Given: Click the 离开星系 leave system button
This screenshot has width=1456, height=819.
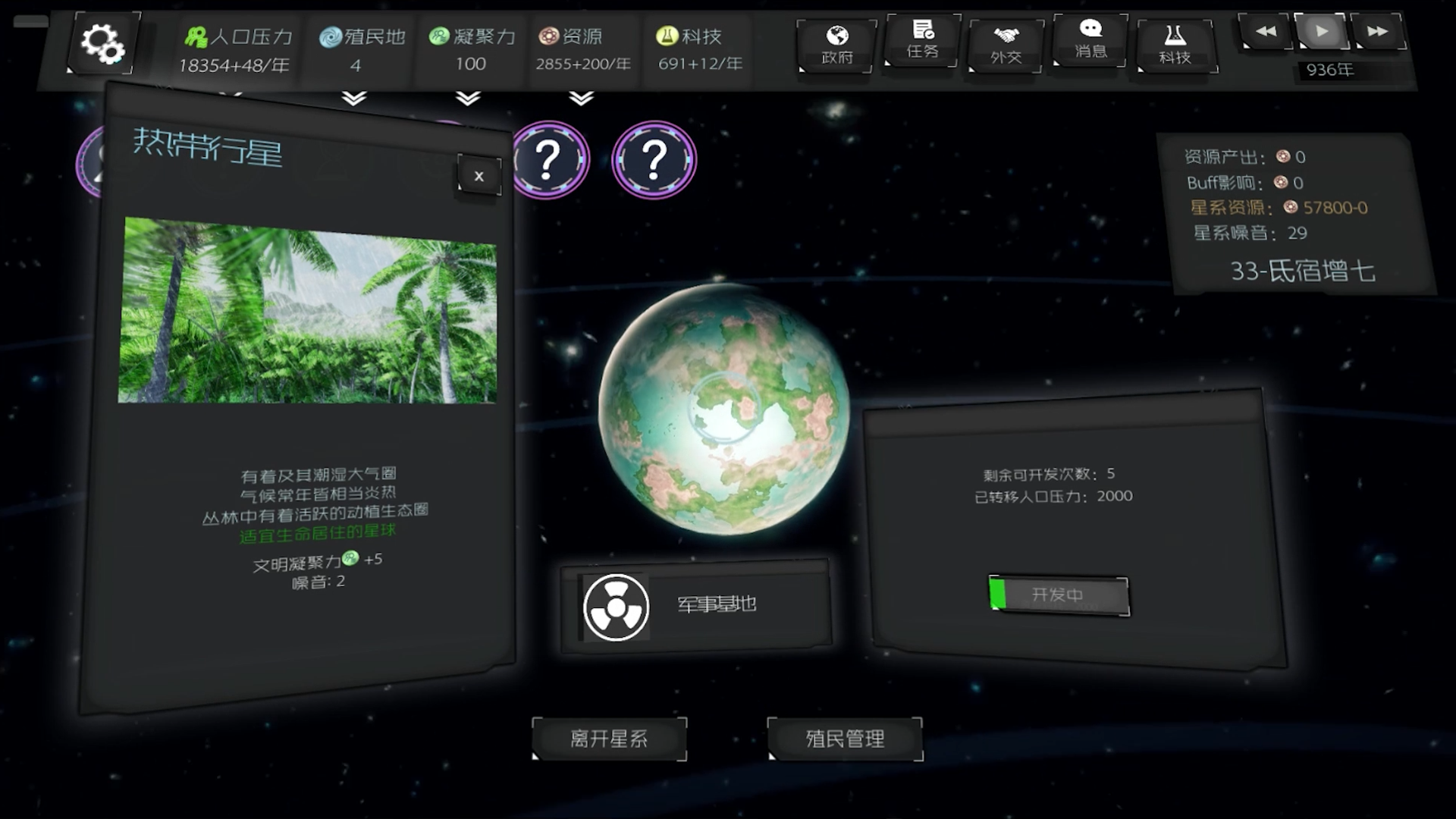Looking at the screenshot, I should pyautogui.click(x=609, y=738).
